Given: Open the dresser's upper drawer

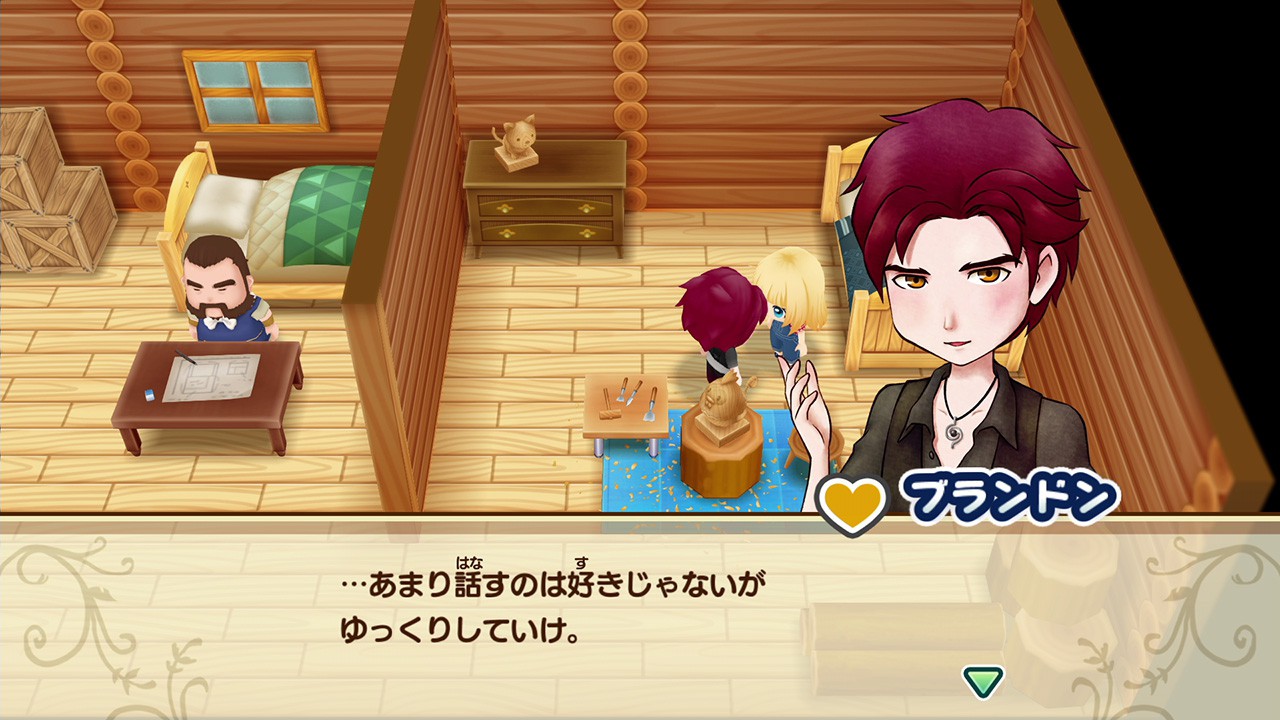Looking at the screenshot, I should (x=545, y=207).
